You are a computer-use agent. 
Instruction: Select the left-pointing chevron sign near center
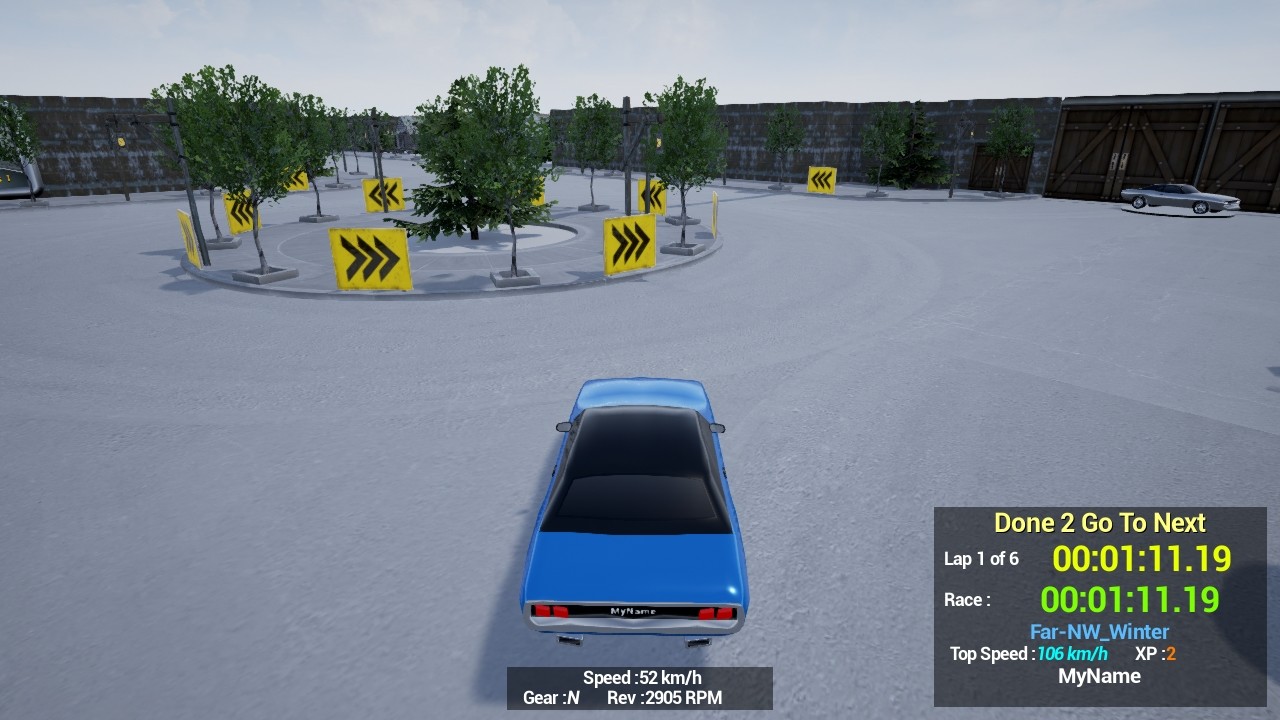coord(385,195)
